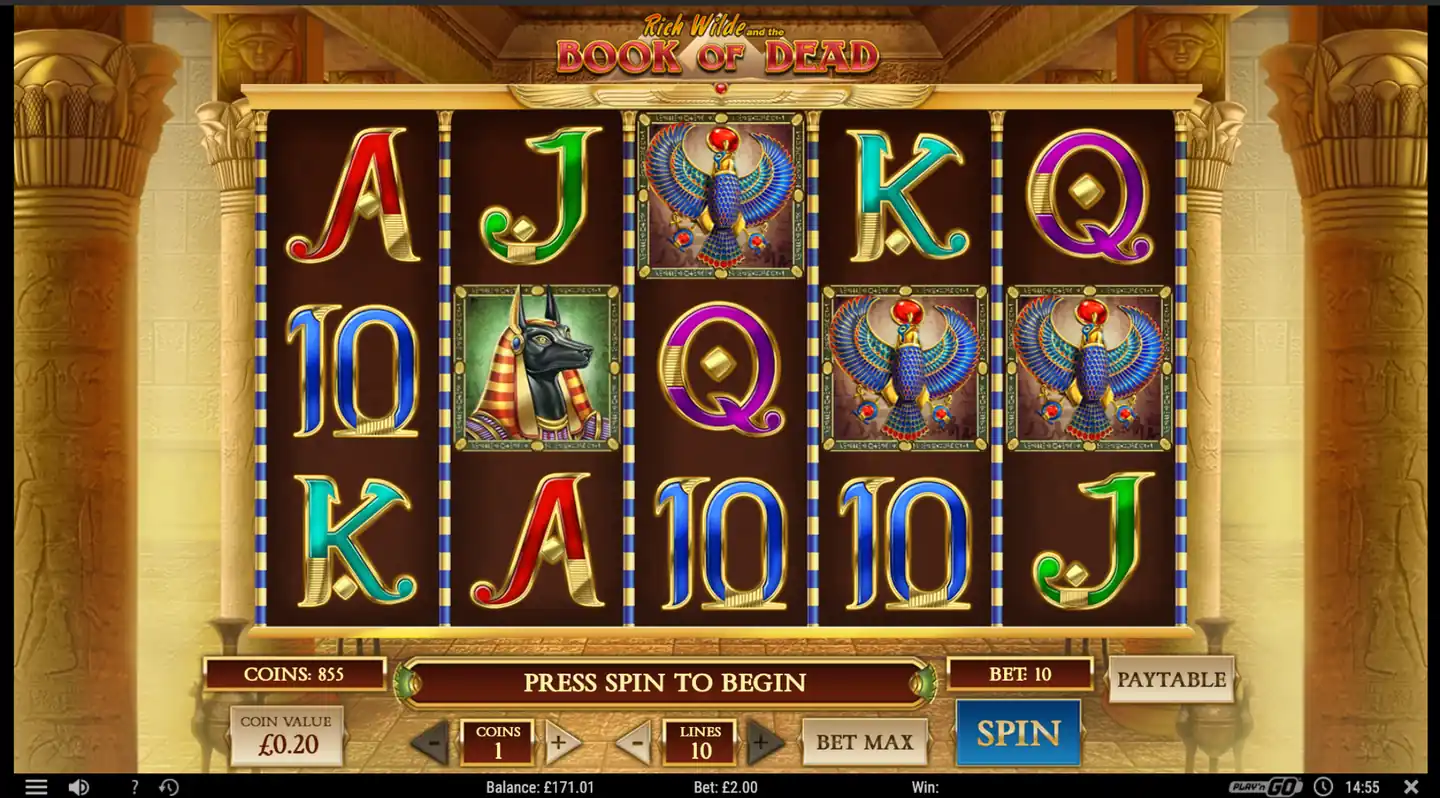Open help using the question mark icon

pos(134,786)
